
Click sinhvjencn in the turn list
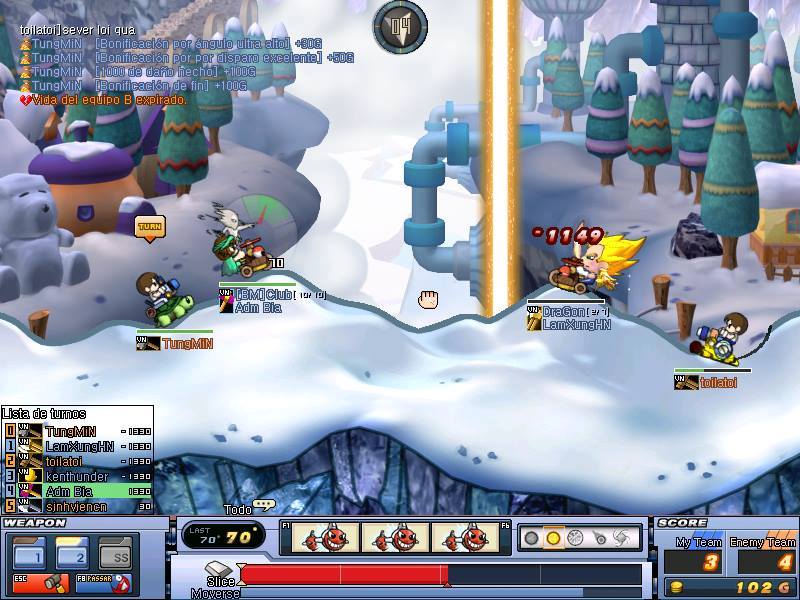78,506
